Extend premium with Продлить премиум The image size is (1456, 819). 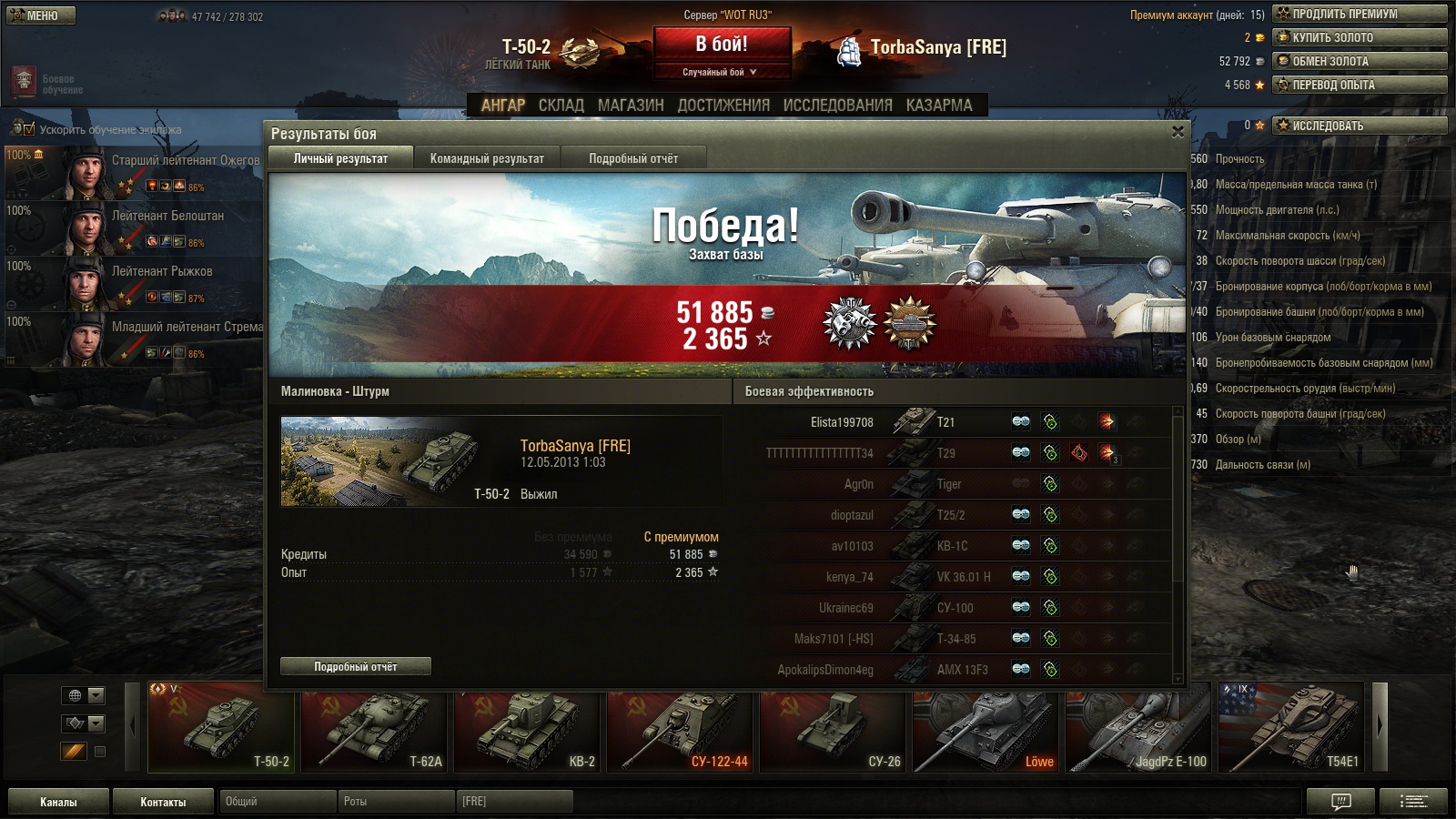[1360, 14]
